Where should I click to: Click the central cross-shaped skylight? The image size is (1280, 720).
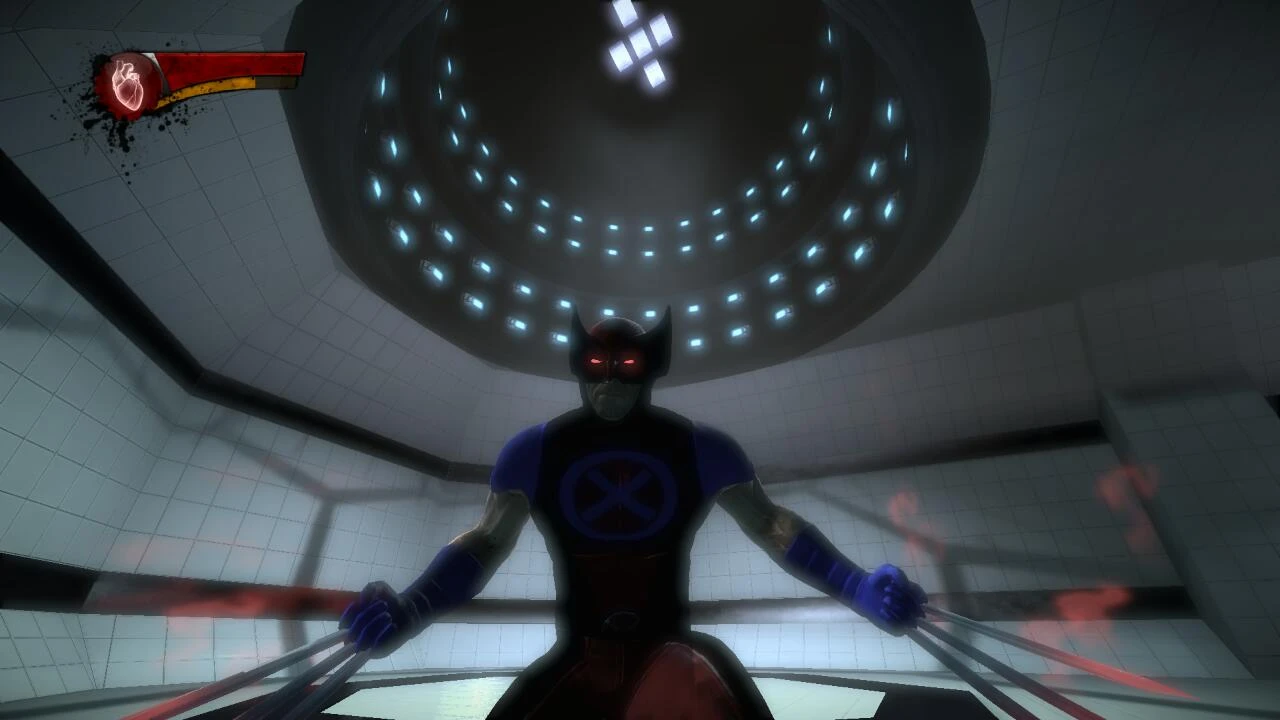coord(640,45)
